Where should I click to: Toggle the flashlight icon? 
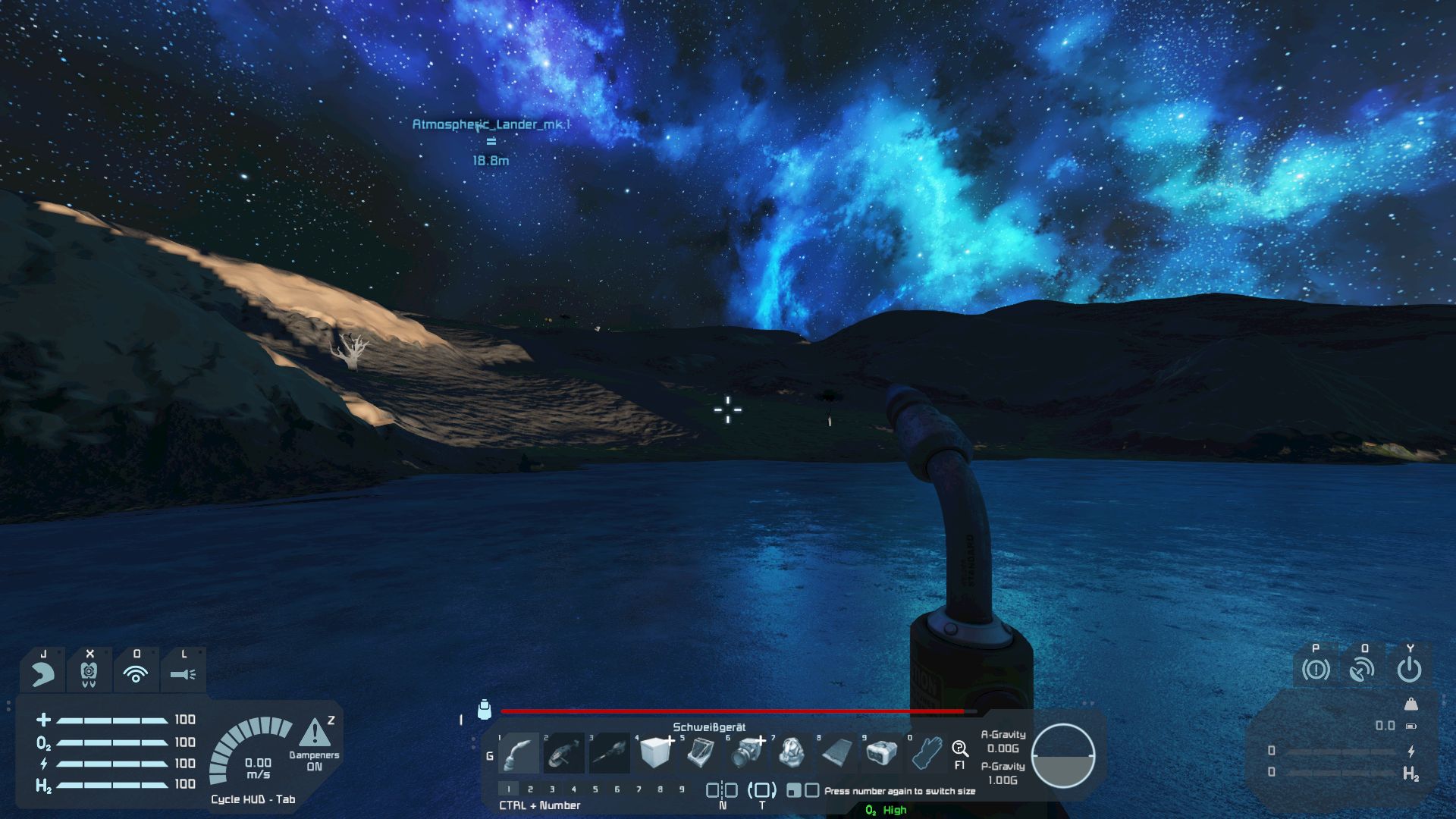[183, 673]
